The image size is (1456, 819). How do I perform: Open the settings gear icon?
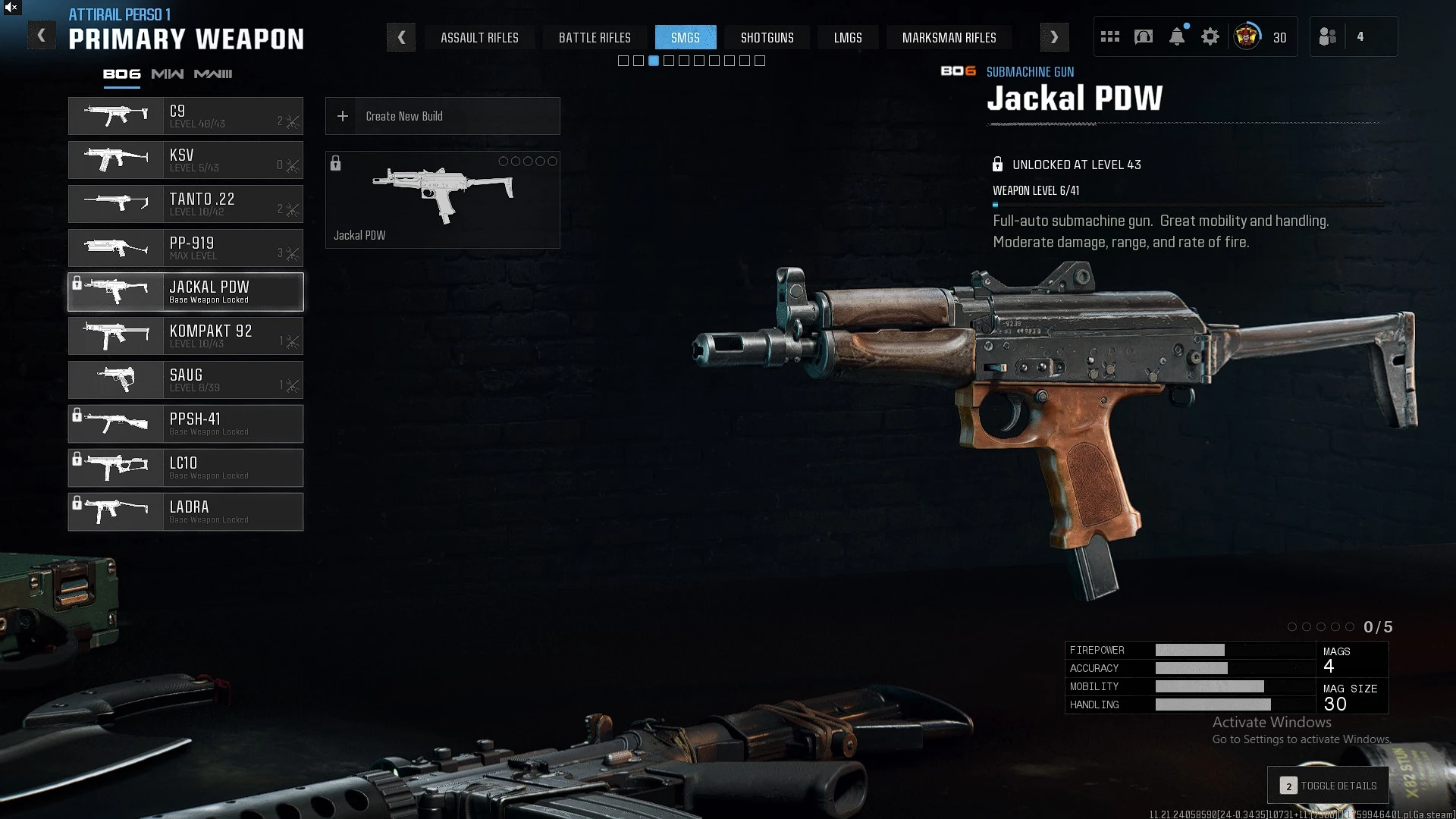pos(1210,36)
